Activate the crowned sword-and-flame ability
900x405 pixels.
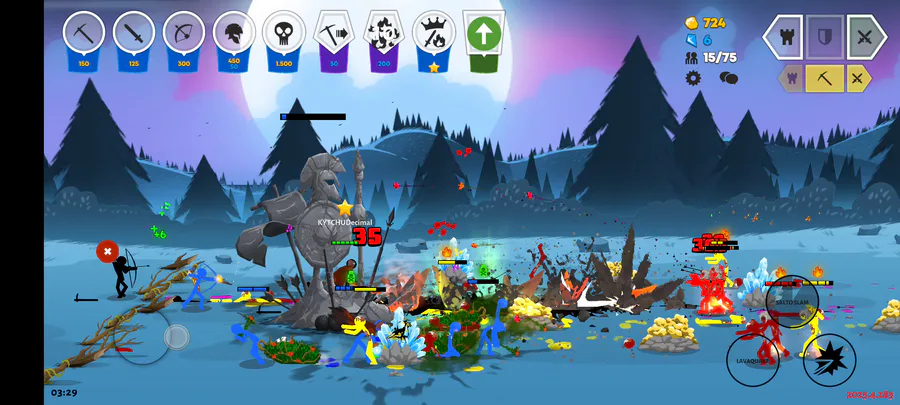434,35
